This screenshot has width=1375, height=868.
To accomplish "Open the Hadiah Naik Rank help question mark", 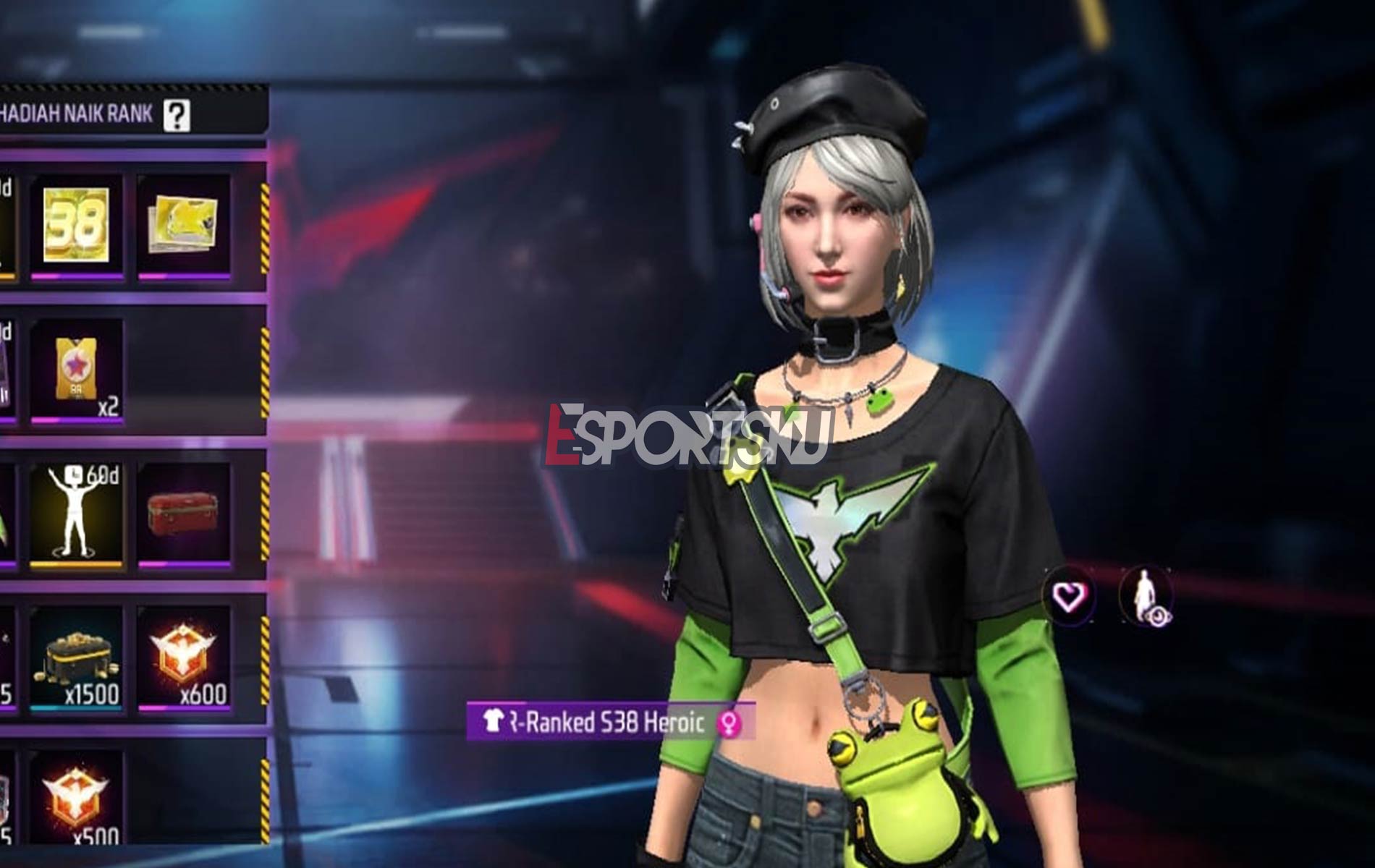I will click(x=176, y=113).
